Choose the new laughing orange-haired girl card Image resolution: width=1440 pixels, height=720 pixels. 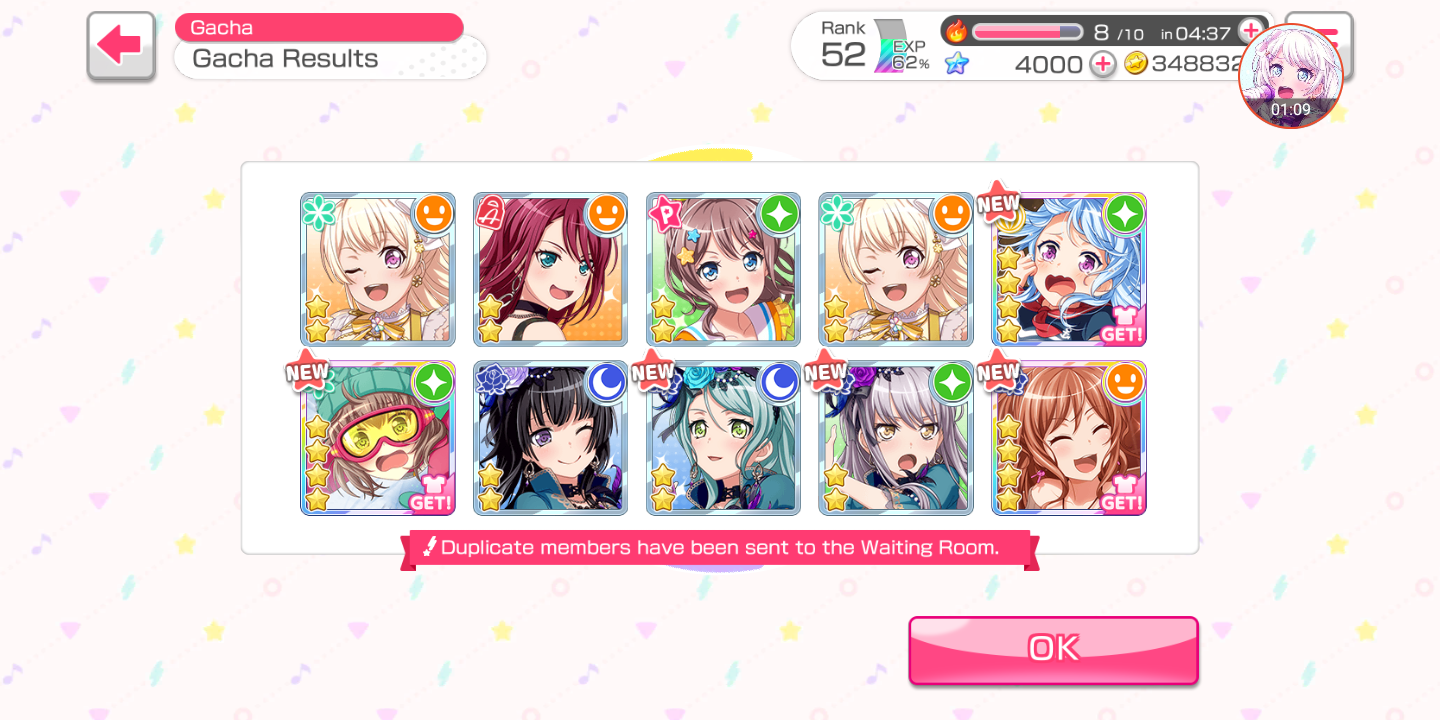coord(1068,438)
